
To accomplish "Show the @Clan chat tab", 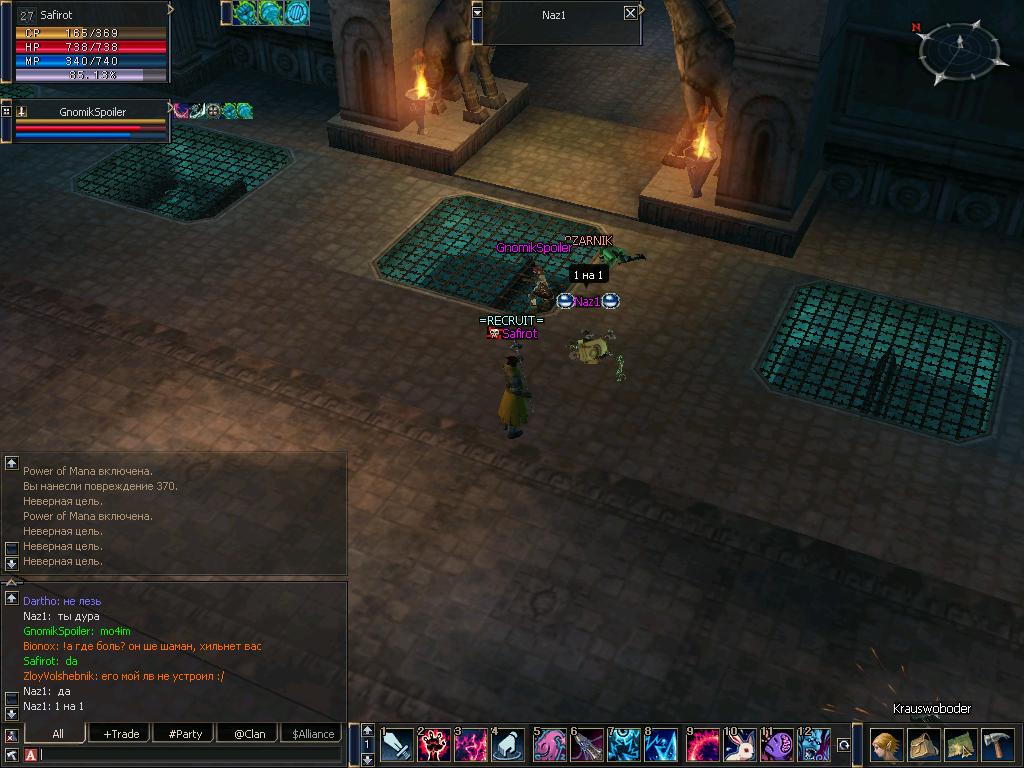I will pos(249,733).
